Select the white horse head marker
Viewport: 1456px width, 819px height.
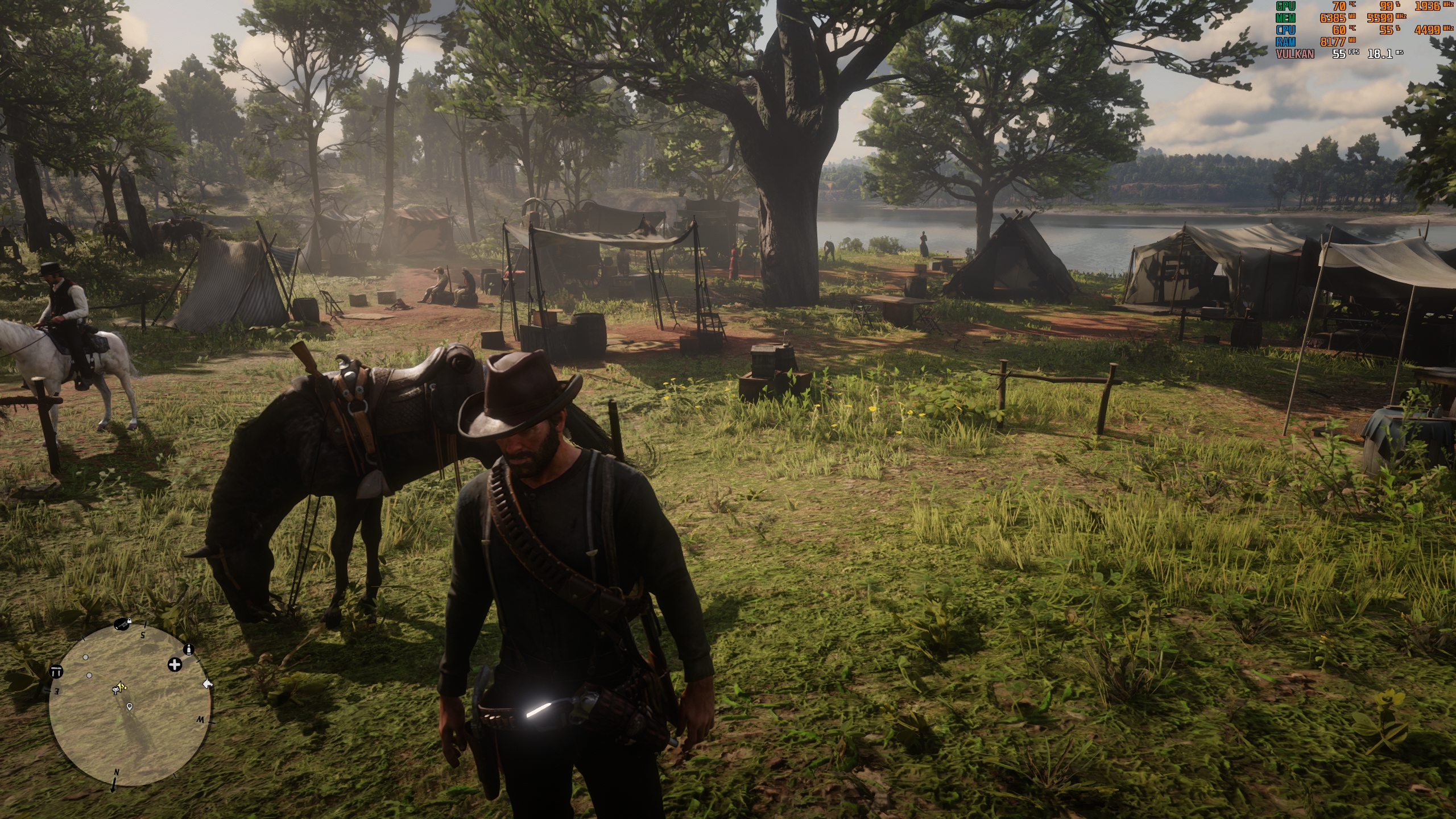click(208, 684)
